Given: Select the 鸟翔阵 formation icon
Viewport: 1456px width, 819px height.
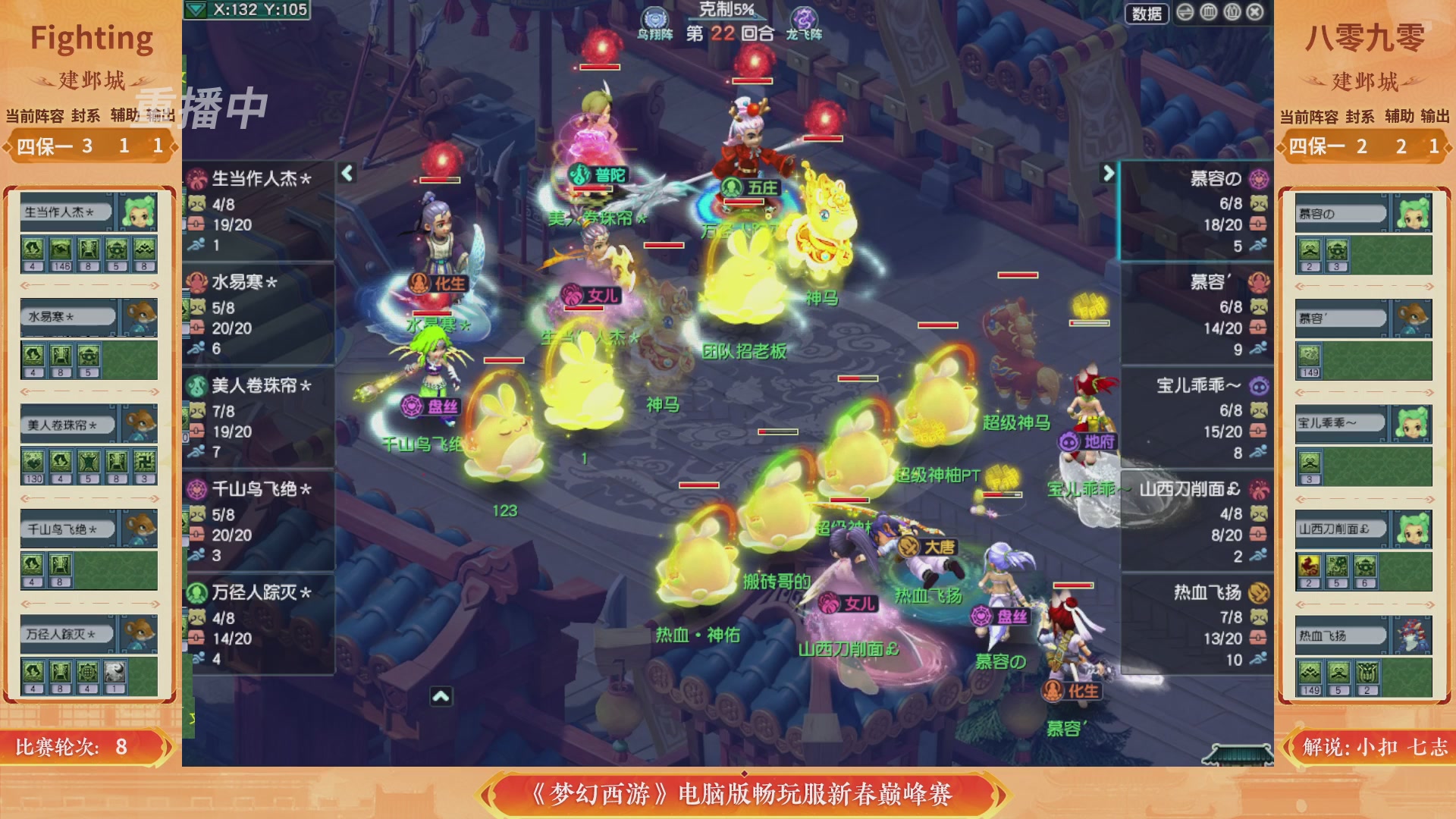Looking at the screenshot, I should point(654,19).
